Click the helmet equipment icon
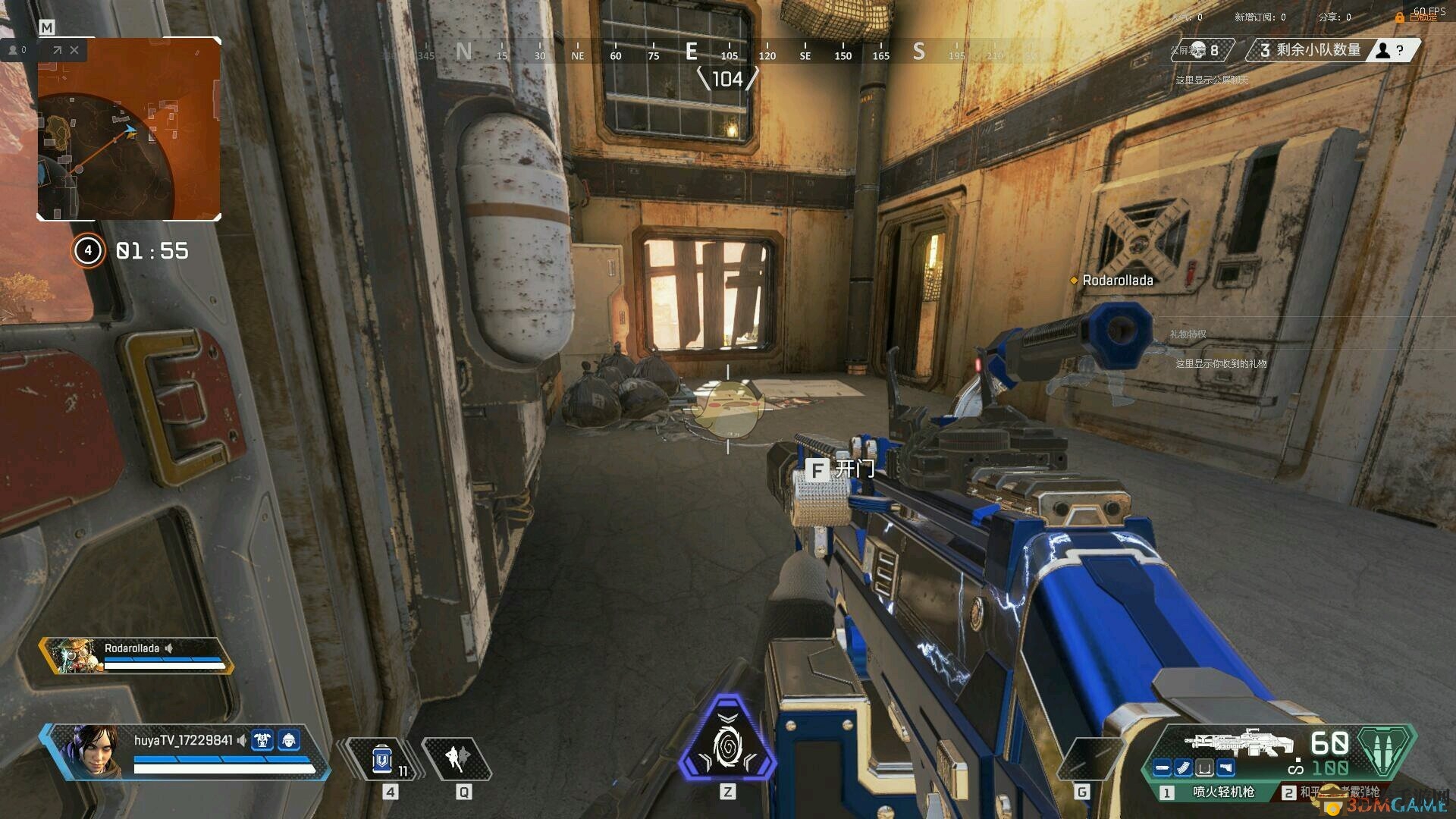The height and width of the screenshot is (819, 1456). click(x=289, y=740)
